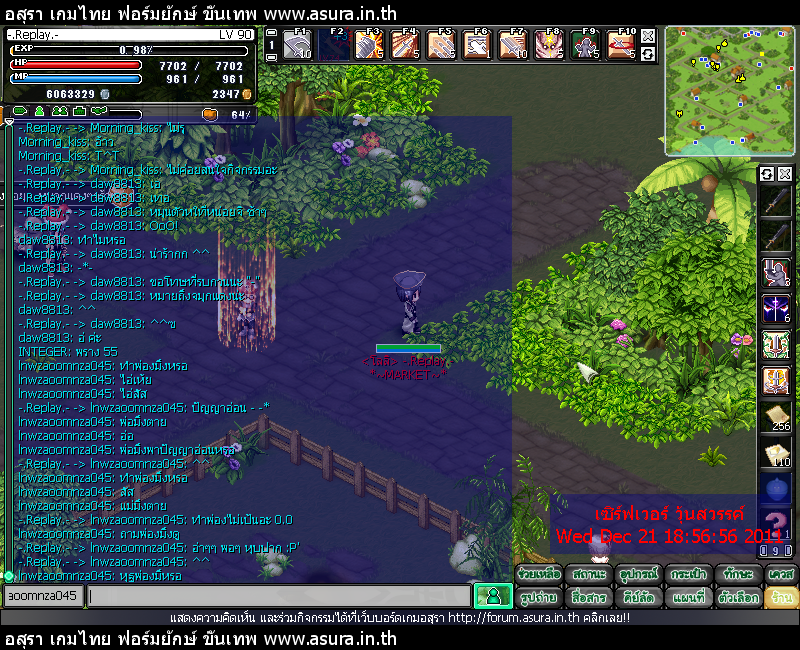Open the คีย์ลัด (Hotkeys) settings
Image resolution: width=800 pixels, height=650 pixels.
(638, 597)
